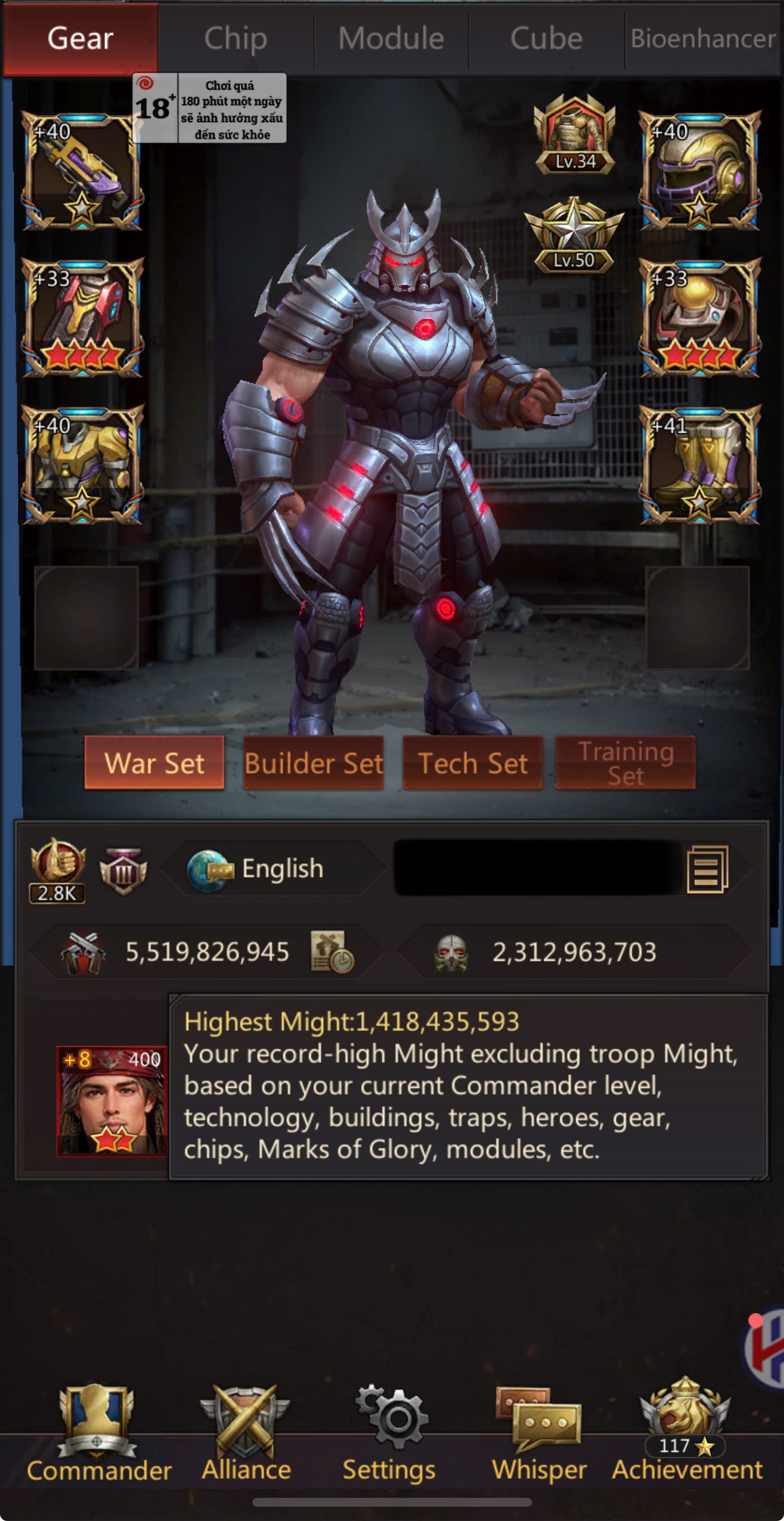Inspect the +40 golden helmet slot

(699, 171)
